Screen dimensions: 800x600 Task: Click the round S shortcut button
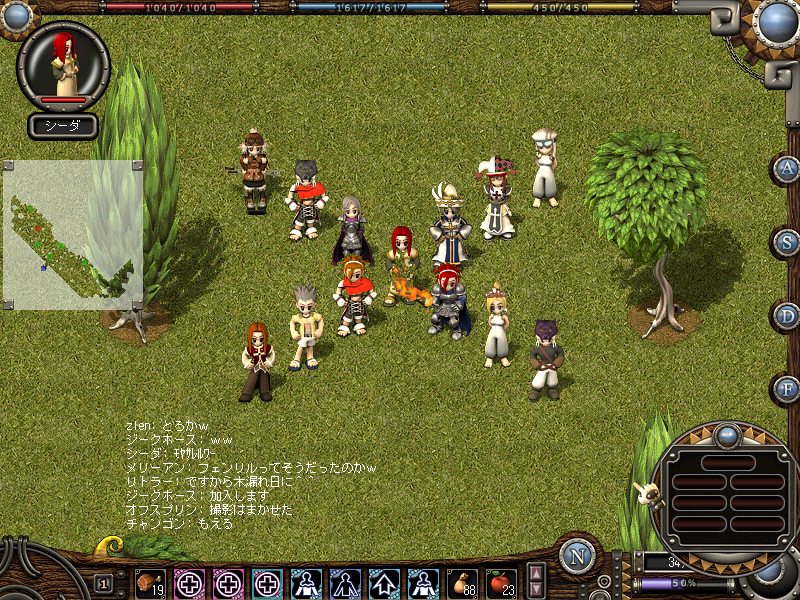pos(788,242)
